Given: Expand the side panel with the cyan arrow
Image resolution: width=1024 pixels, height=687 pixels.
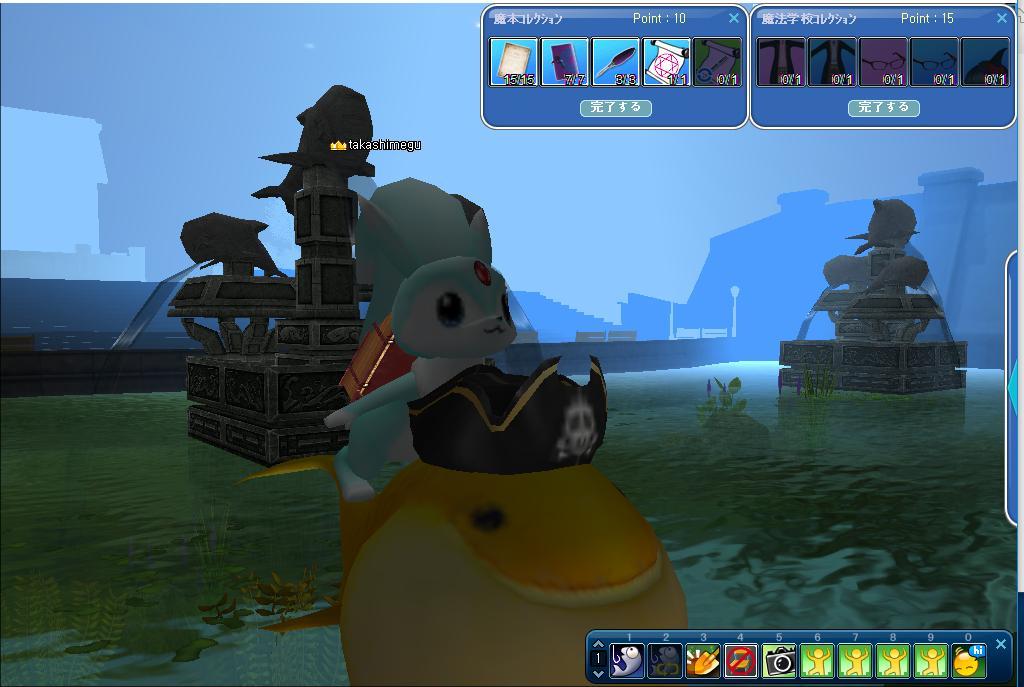Looking at the screenshot, I should click(1014, 385).
